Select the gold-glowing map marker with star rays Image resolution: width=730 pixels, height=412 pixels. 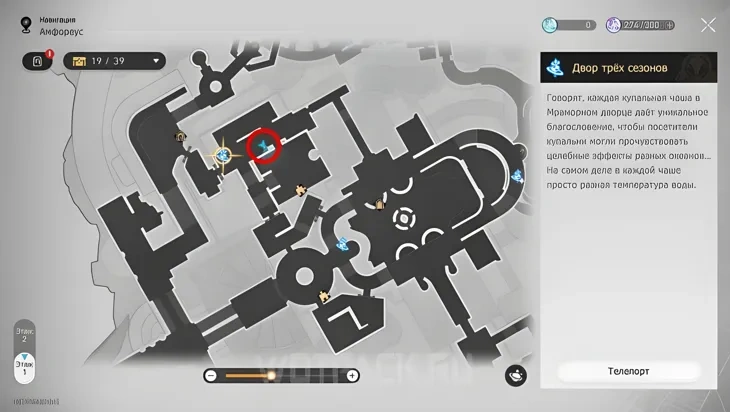click(223, 155)
